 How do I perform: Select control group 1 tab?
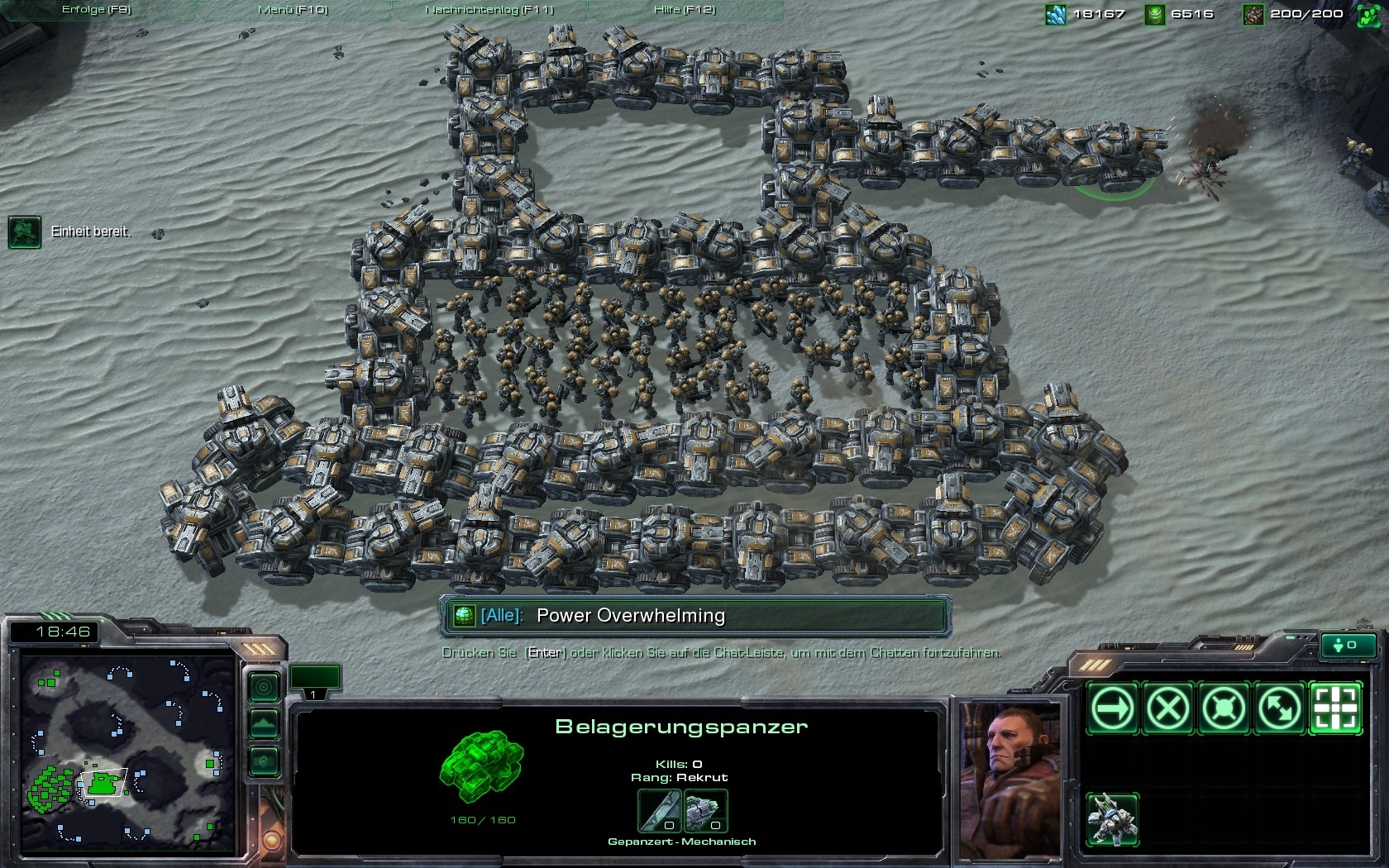point(314,681)
